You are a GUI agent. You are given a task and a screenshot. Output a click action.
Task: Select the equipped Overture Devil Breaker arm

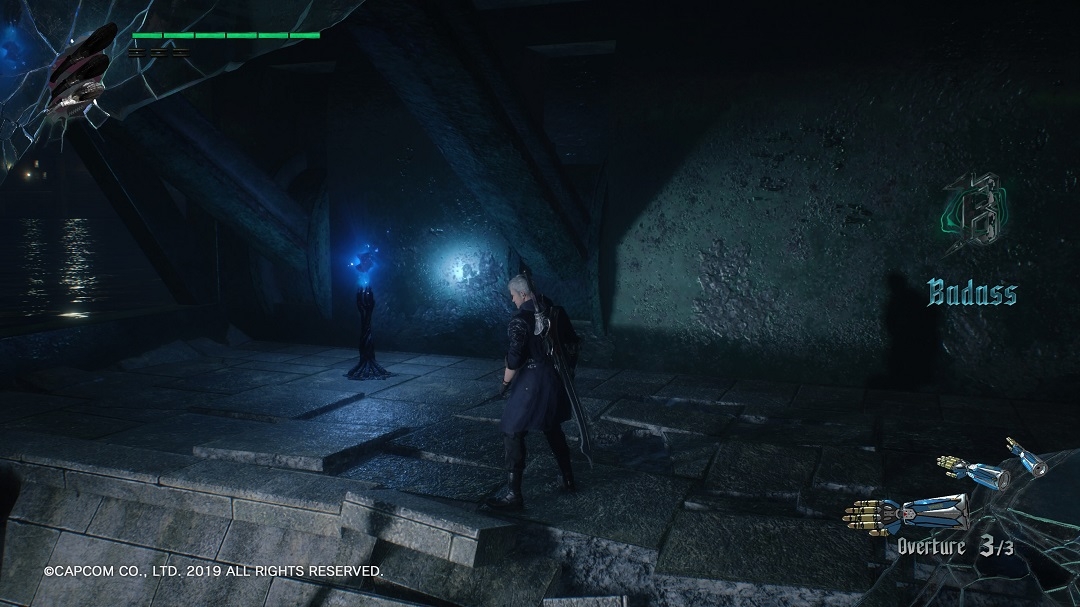pyautogui.click(x=906, y=512)
